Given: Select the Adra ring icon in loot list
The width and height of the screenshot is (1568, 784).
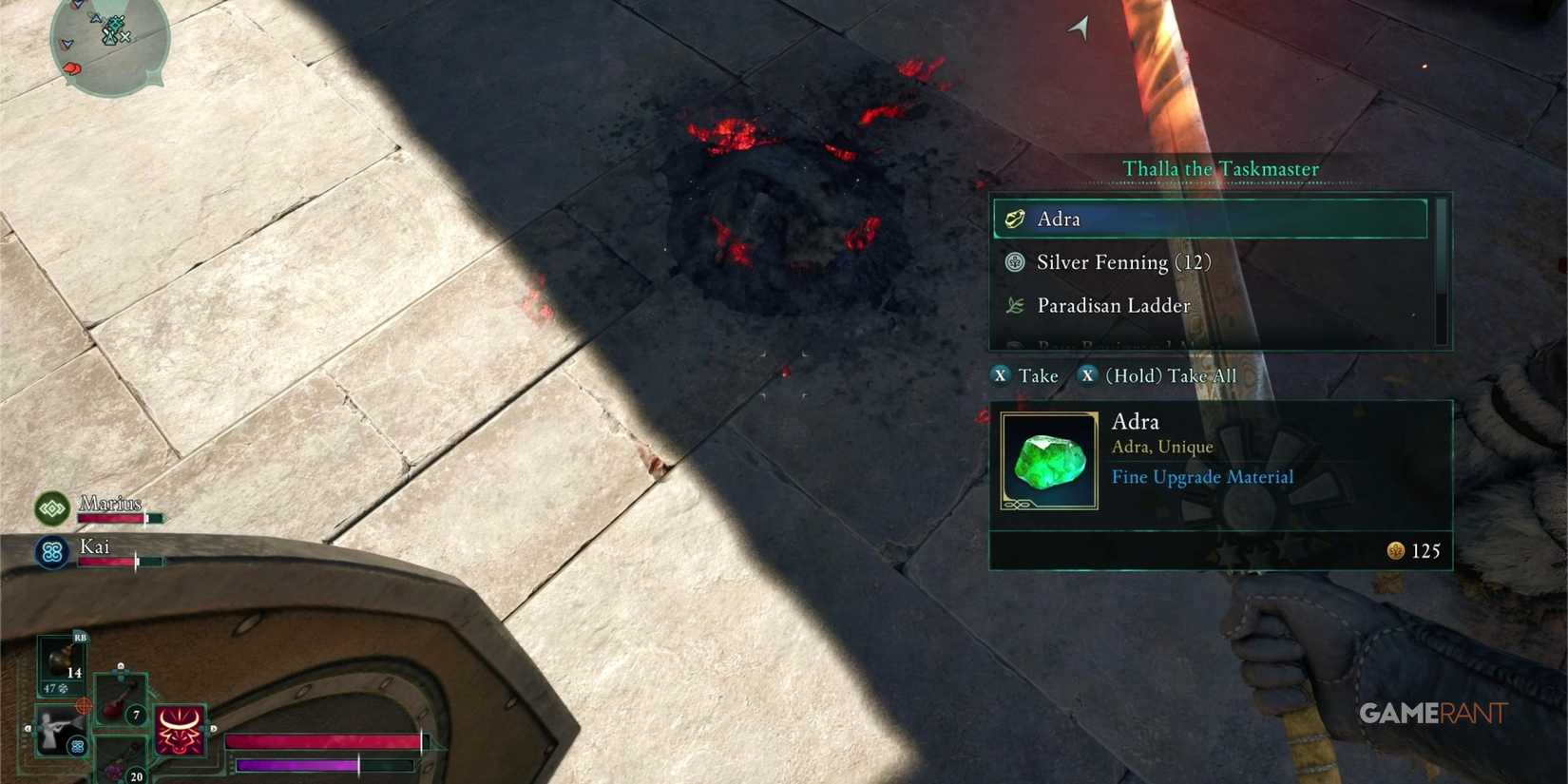Looking at the screenshot, I should point(1013,219).
